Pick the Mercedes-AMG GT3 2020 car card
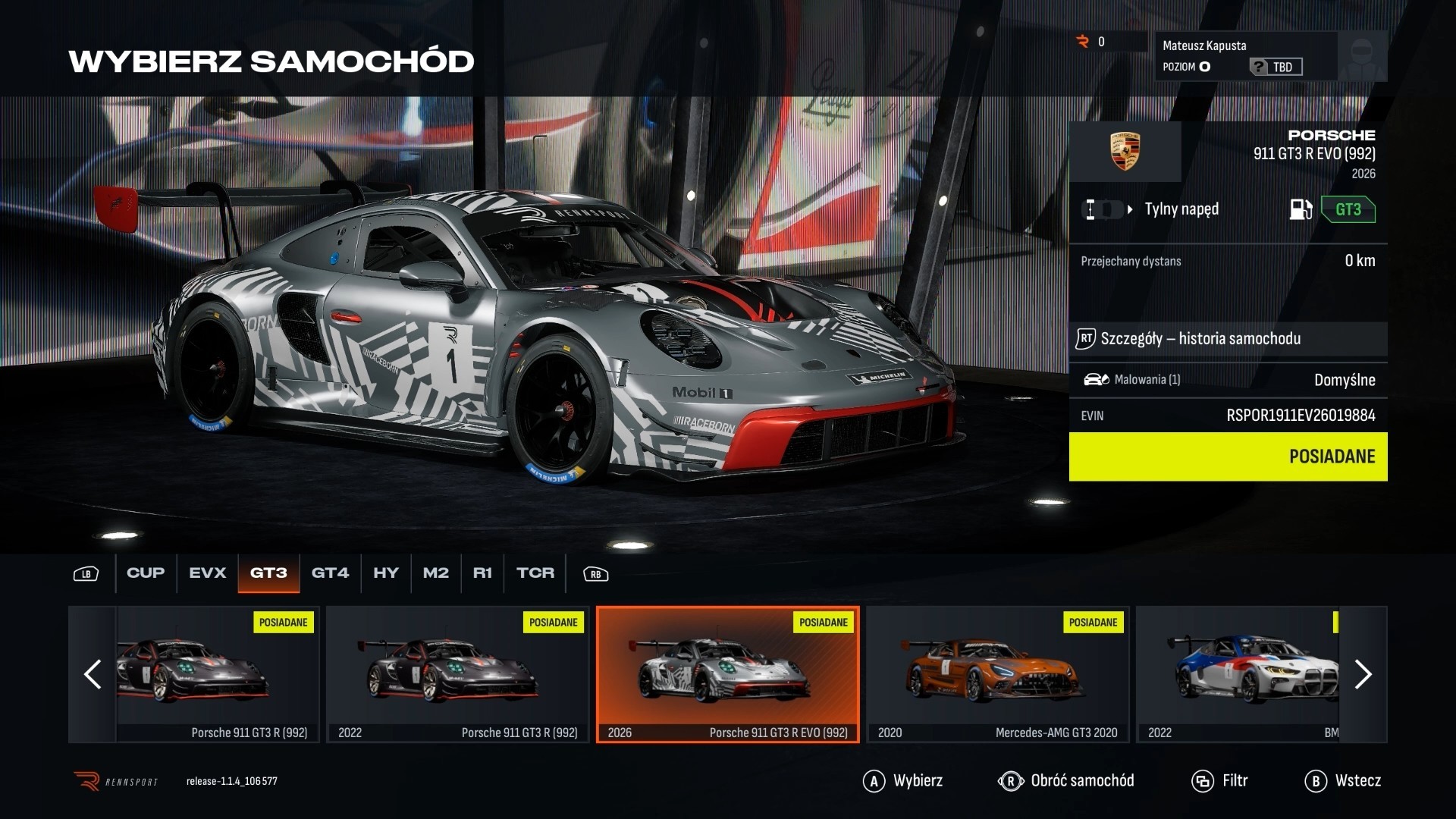The width and height of the screenshot is (1456, 819). click(997, 674)
